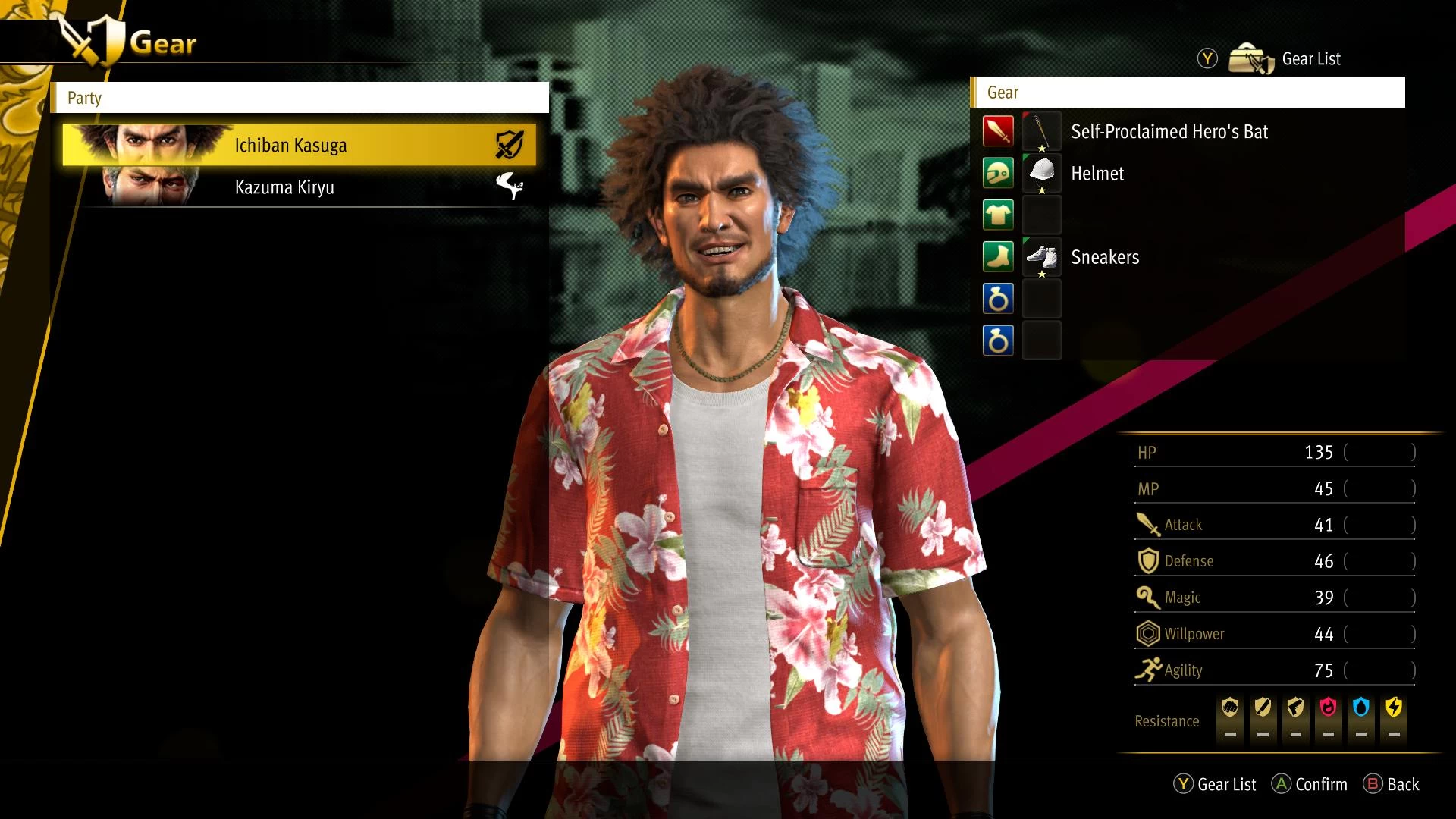Screen dimensions: 1456x819
Task: Choose Kazuma Kiryu from the party list
Action: coord(299,187)
